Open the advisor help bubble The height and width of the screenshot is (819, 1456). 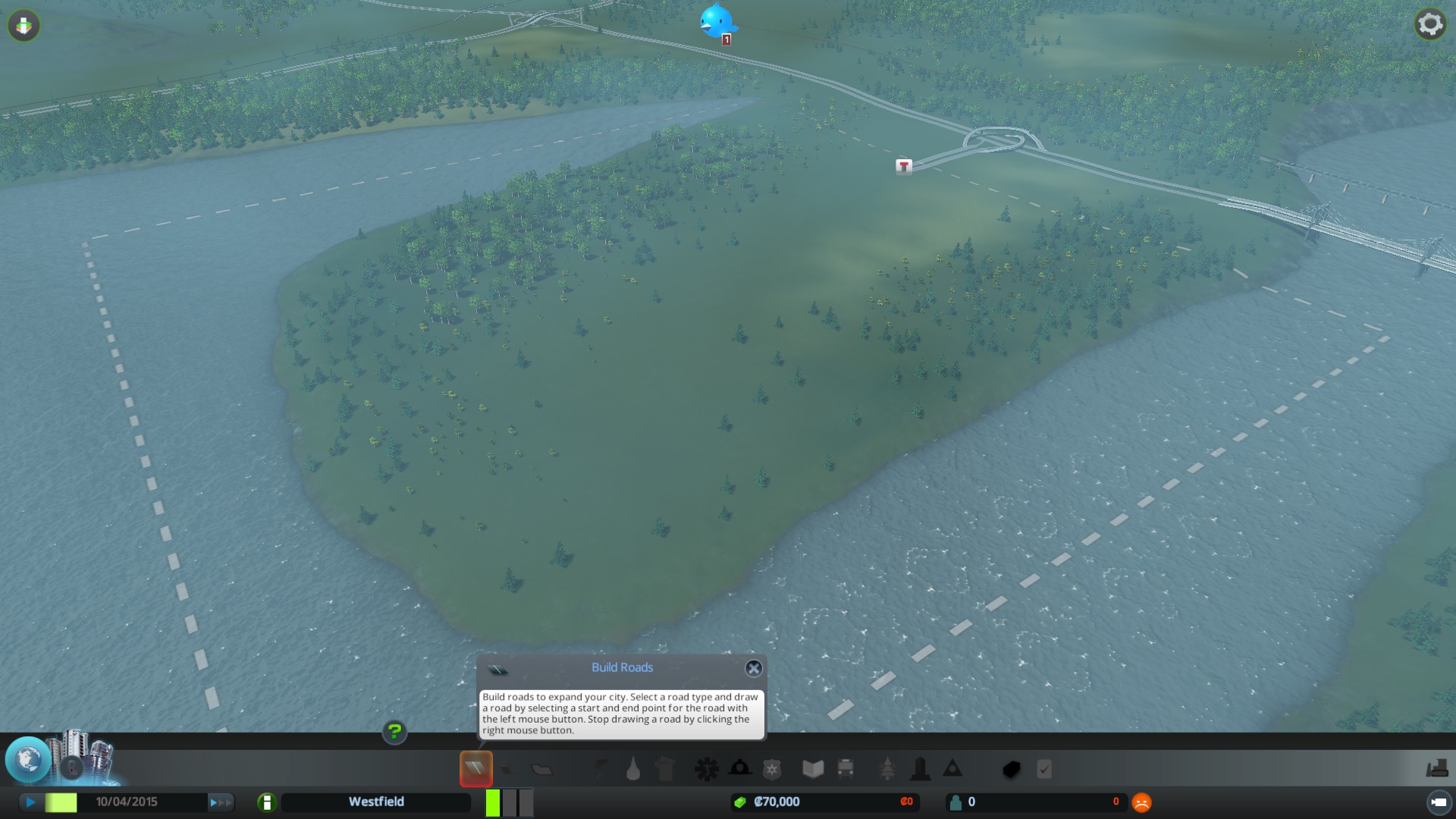point(394,733)
